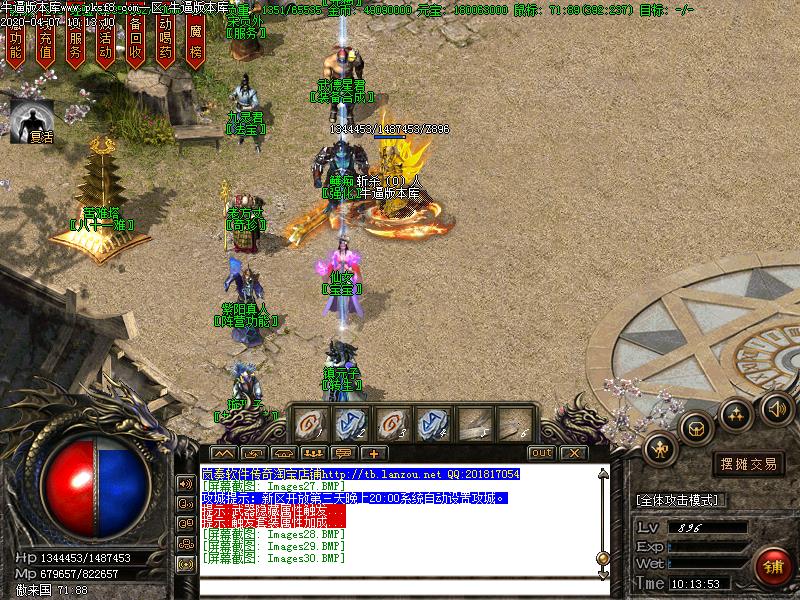Open the 服务 service banner
Image resolution: width=800 pixels, height=600 pixels.
[x=75, y=44]
